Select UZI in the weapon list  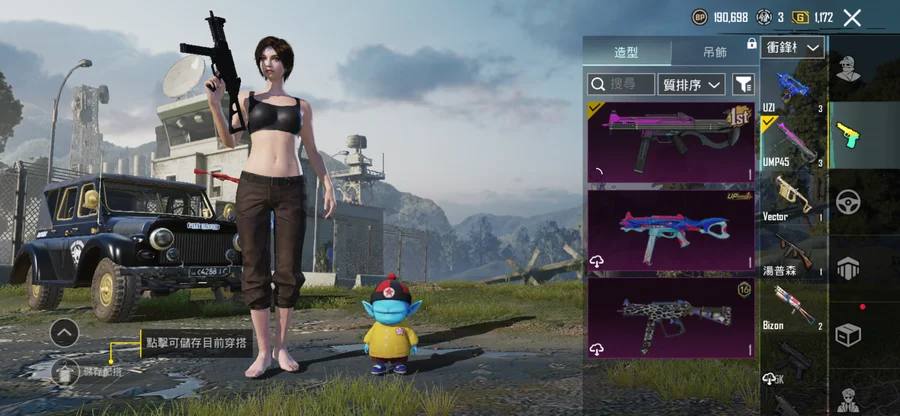(x=792, y=88)
